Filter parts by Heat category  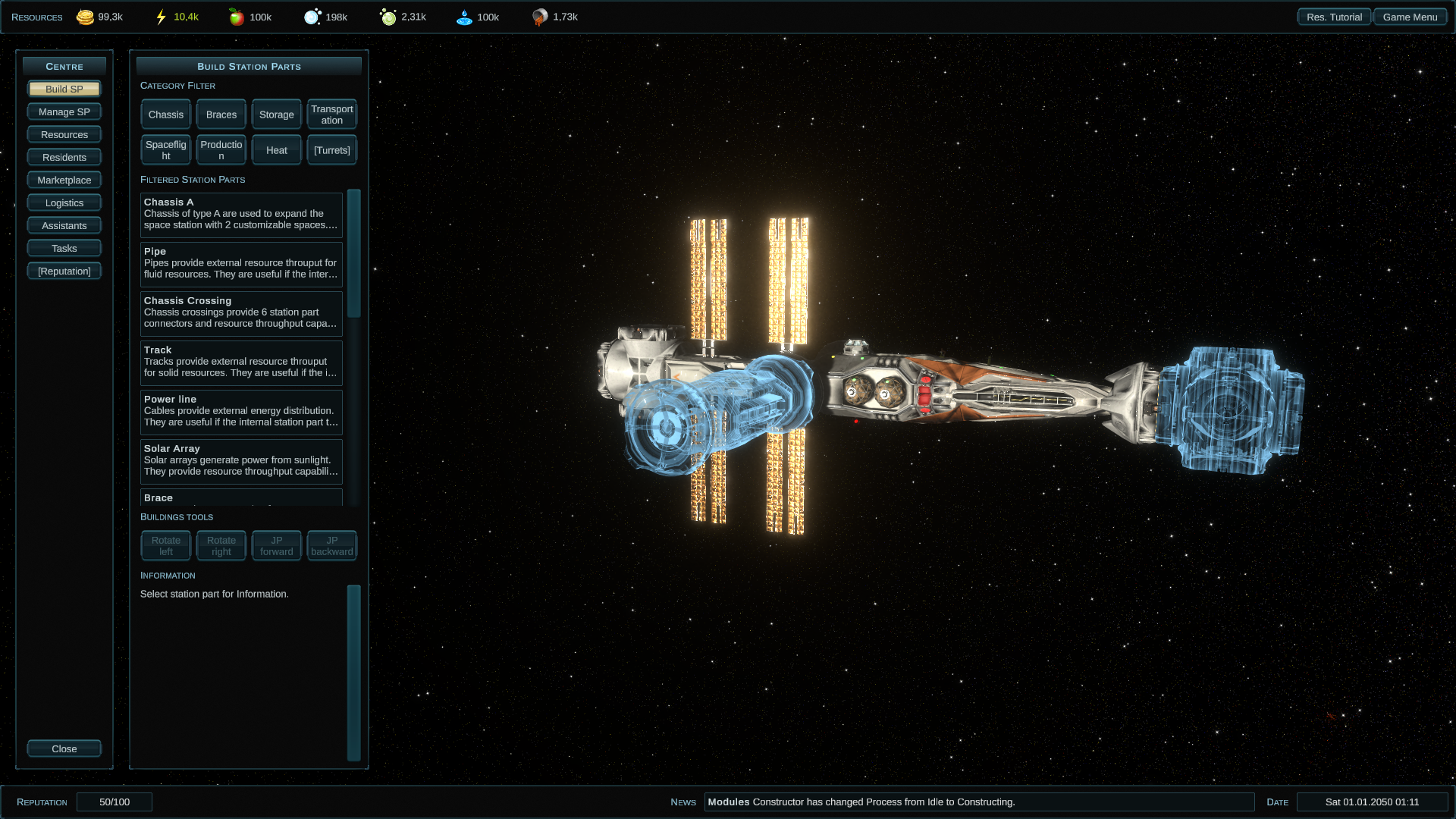277,150
